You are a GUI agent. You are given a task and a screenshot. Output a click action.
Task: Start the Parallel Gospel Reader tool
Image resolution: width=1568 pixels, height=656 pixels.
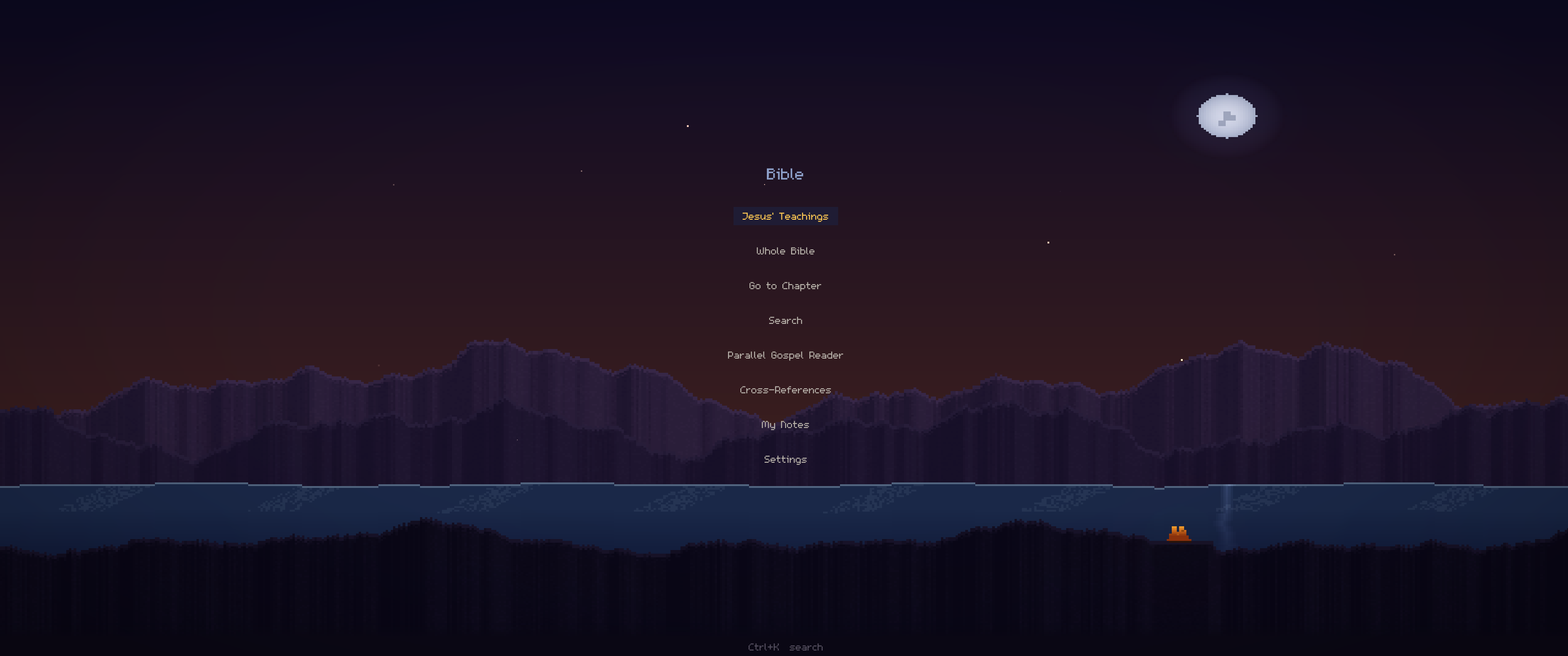click(x=785, y=355)
